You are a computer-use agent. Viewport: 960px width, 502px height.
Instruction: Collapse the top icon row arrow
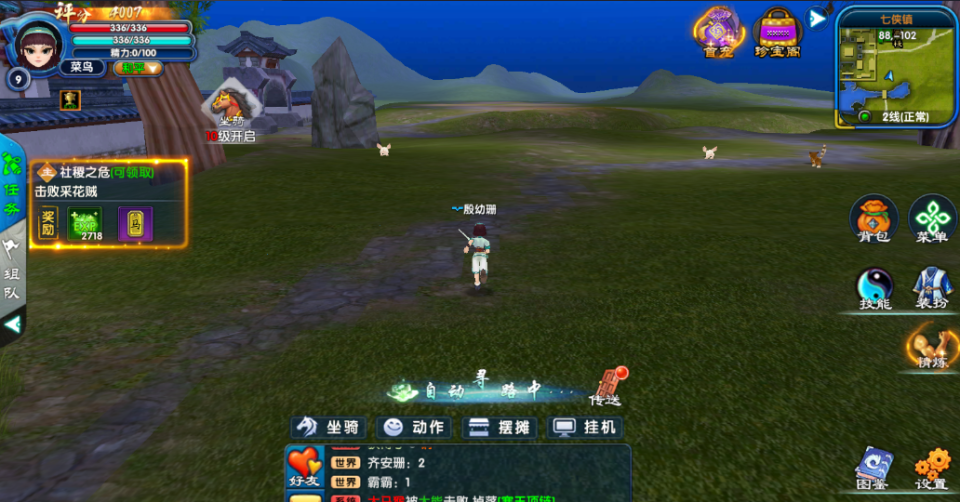pos(818,17)
